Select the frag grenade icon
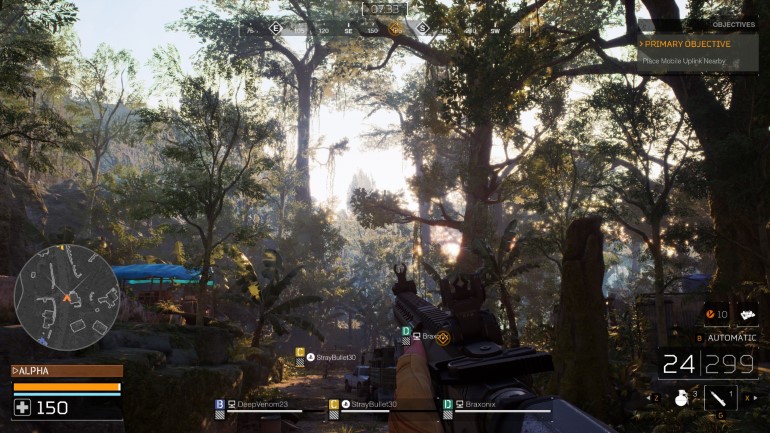This screenshot has height=433, width=770. pyautogui.click(x=682, y=397)
